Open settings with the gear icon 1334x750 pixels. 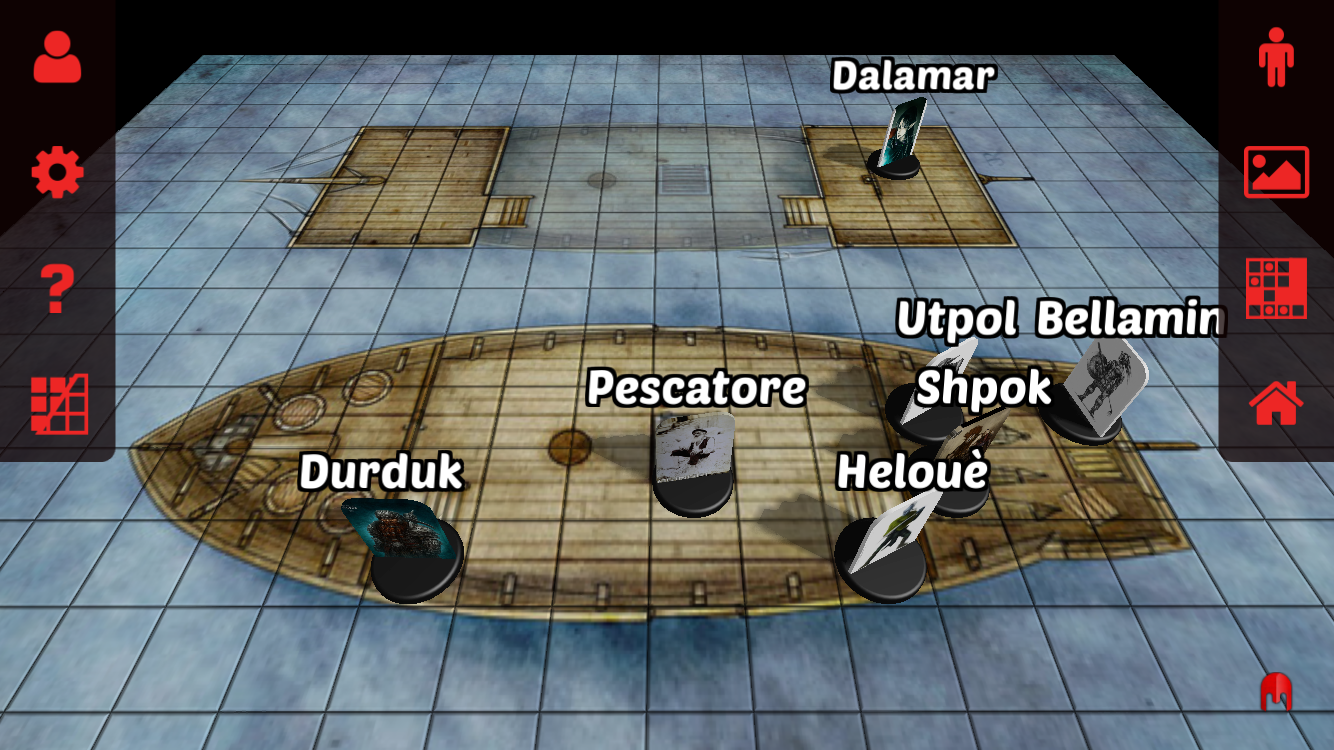click(x=57, y=173)
